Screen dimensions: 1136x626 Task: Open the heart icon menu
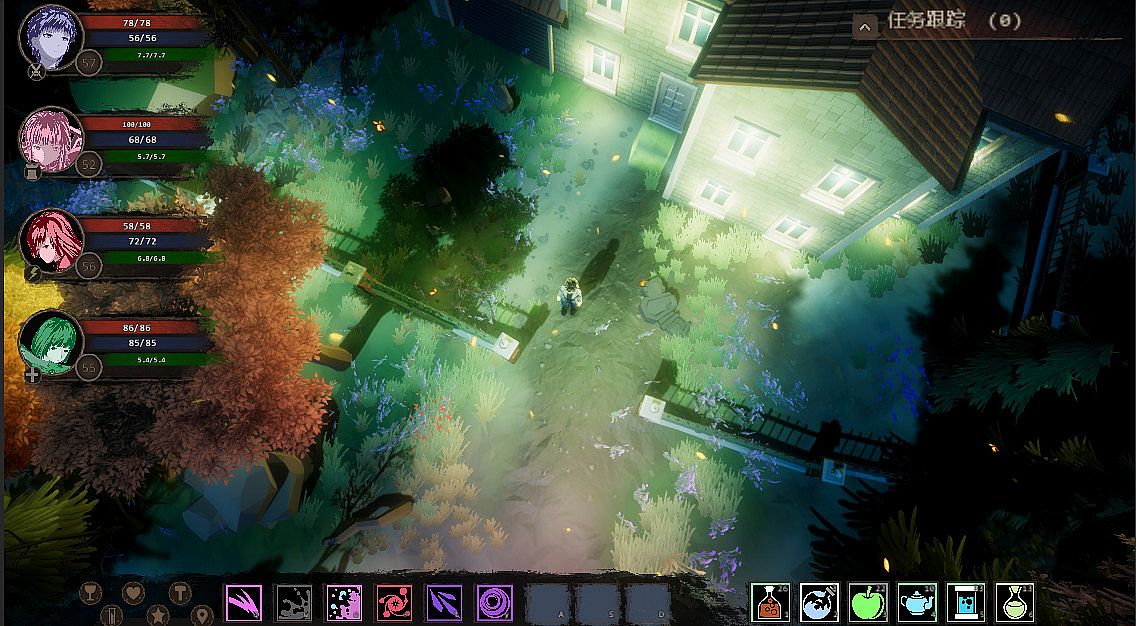click(x=134, y=592)
